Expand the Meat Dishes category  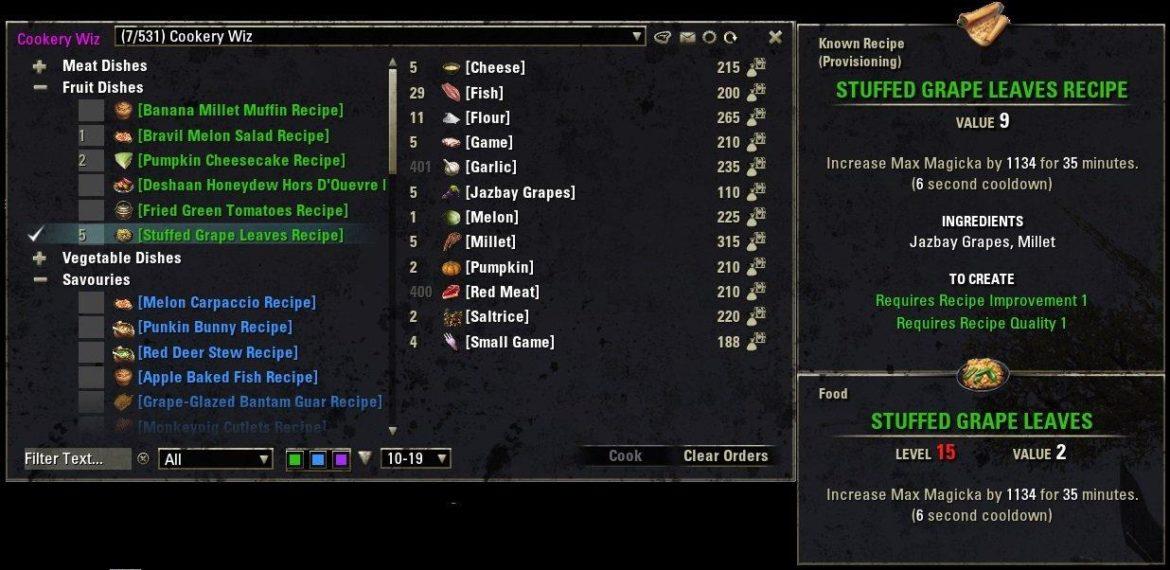[x=40, y=66]
